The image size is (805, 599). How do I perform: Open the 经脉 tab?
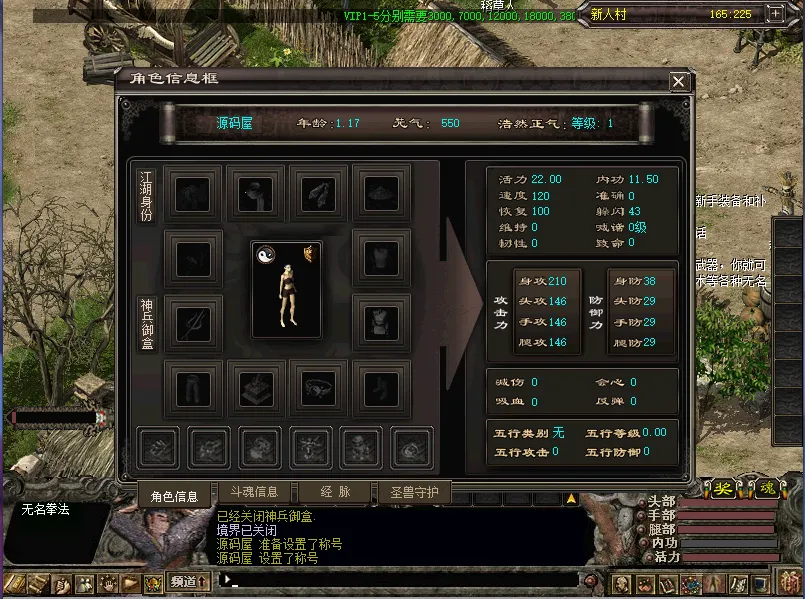click(x=334, y=492)
